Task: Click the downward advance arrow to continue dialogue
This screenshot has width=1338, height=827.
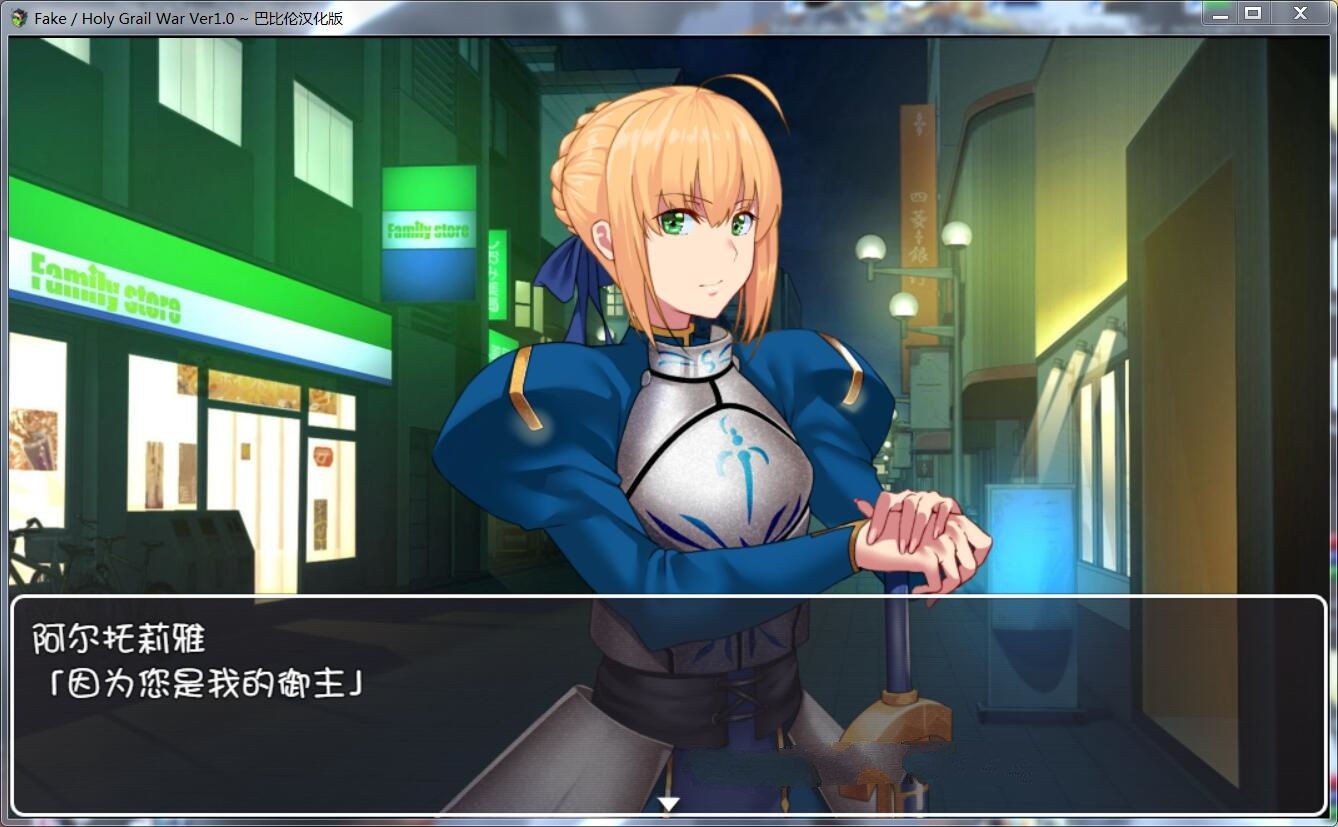Action: click(668, 801)
